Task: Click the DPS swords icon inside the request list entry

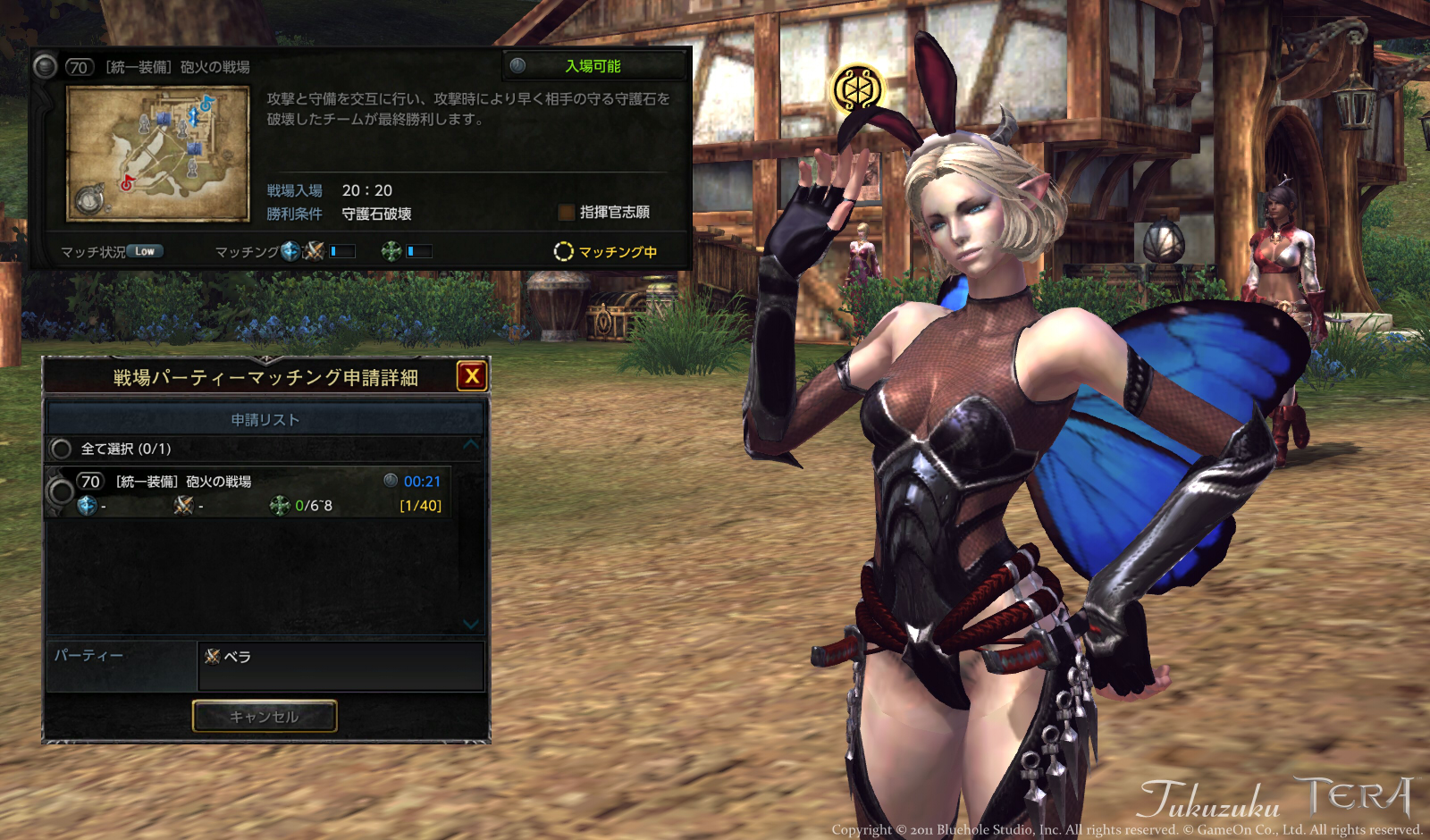Action: pyautogui.click(x=184, y=505)
